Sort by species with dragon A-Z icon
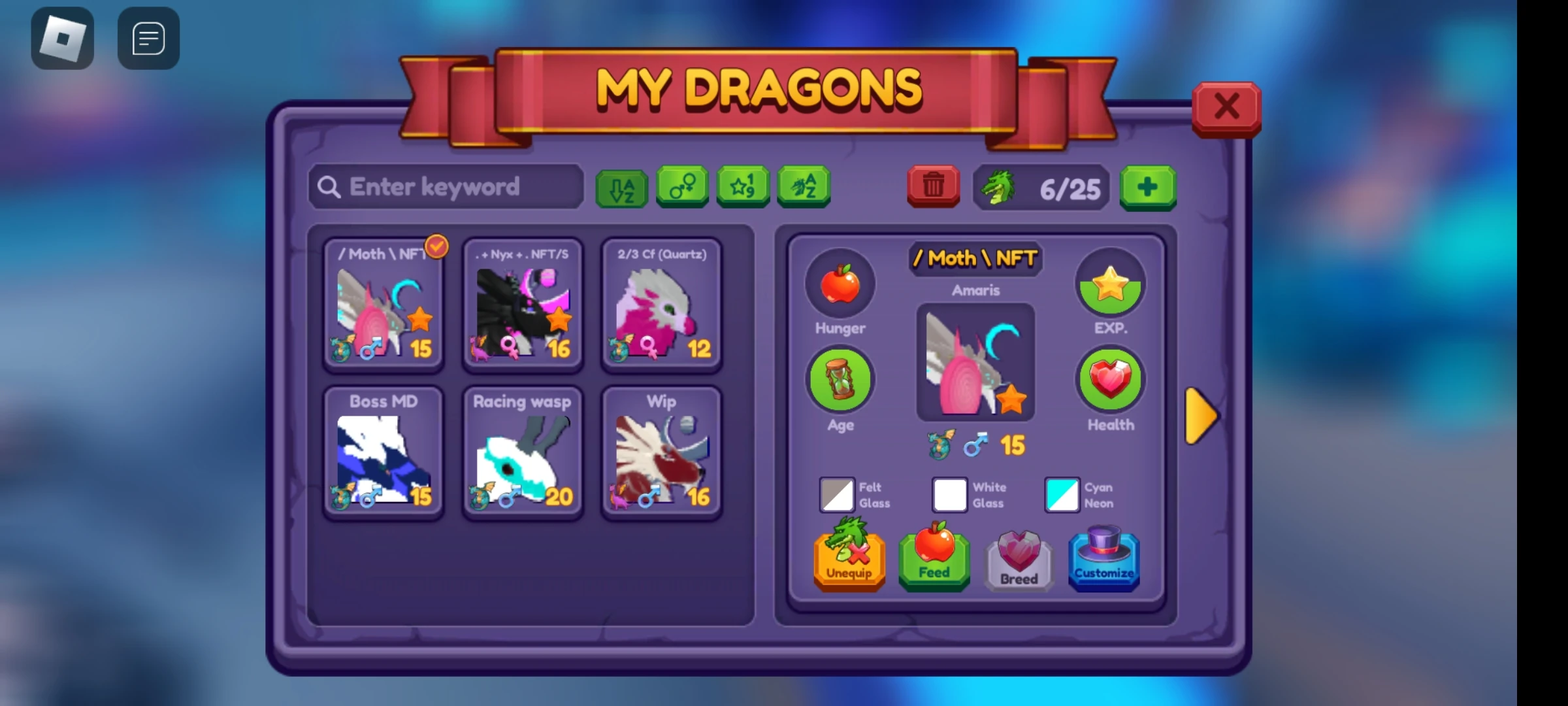Screen dimensions: 1568x706 [804, 188]
